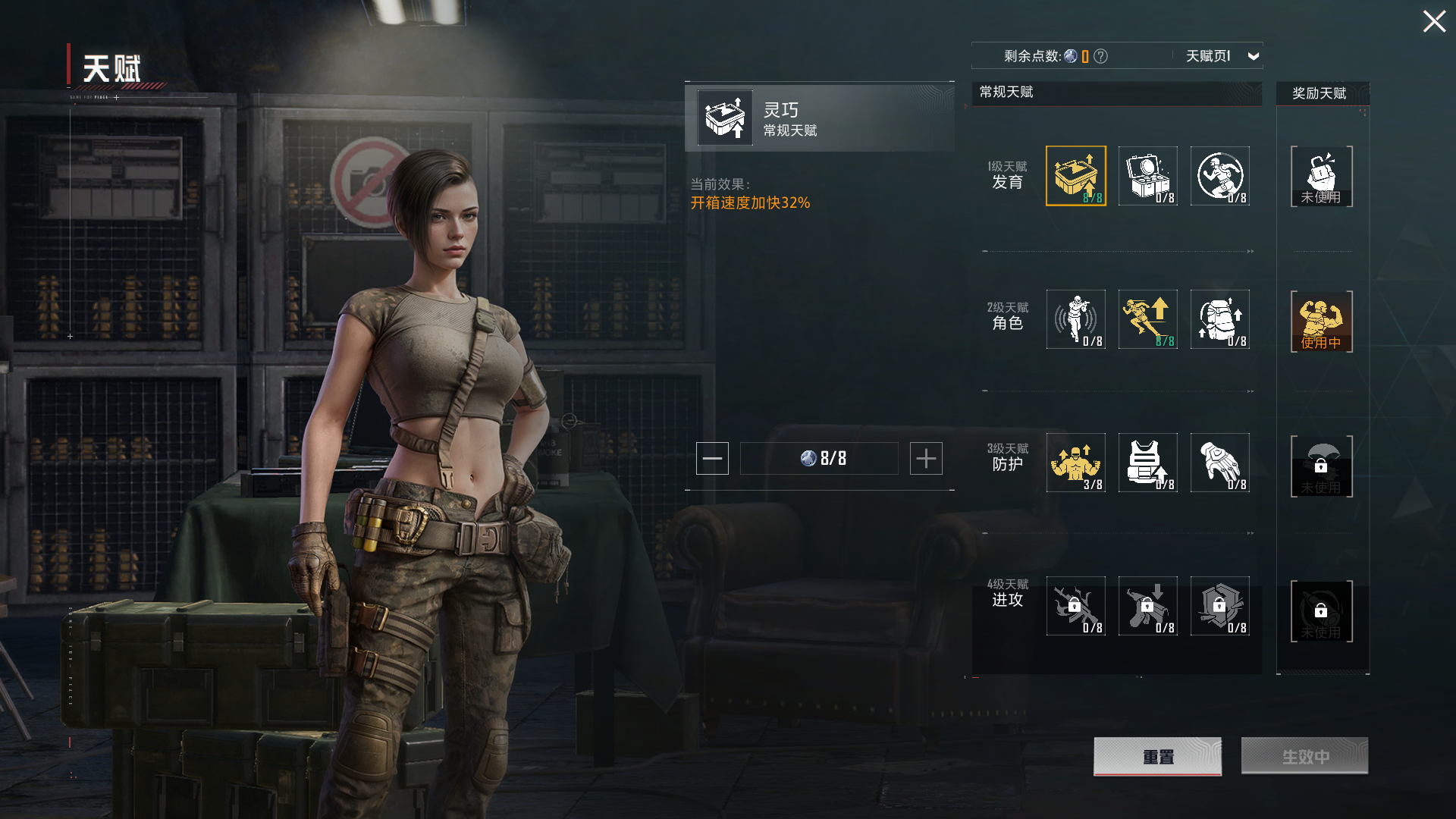The height and width of the screenshot is (819, 1456).
Task: Select the unlocked padlock reward talent
Action: [x=1321, y=176]
